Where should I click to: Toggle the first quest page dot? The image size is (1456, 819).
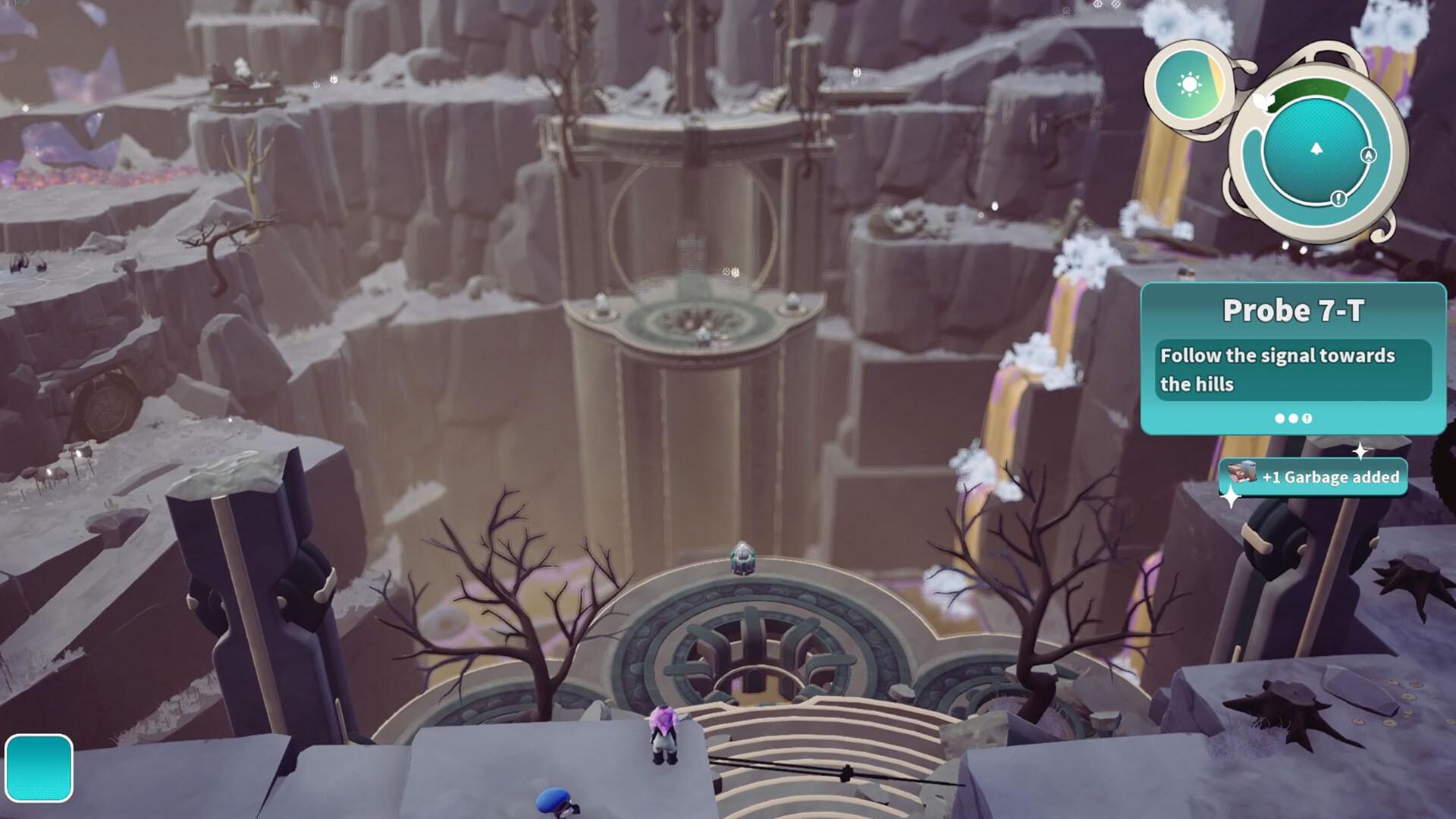pyautogui.click(x=1279, y=418)
